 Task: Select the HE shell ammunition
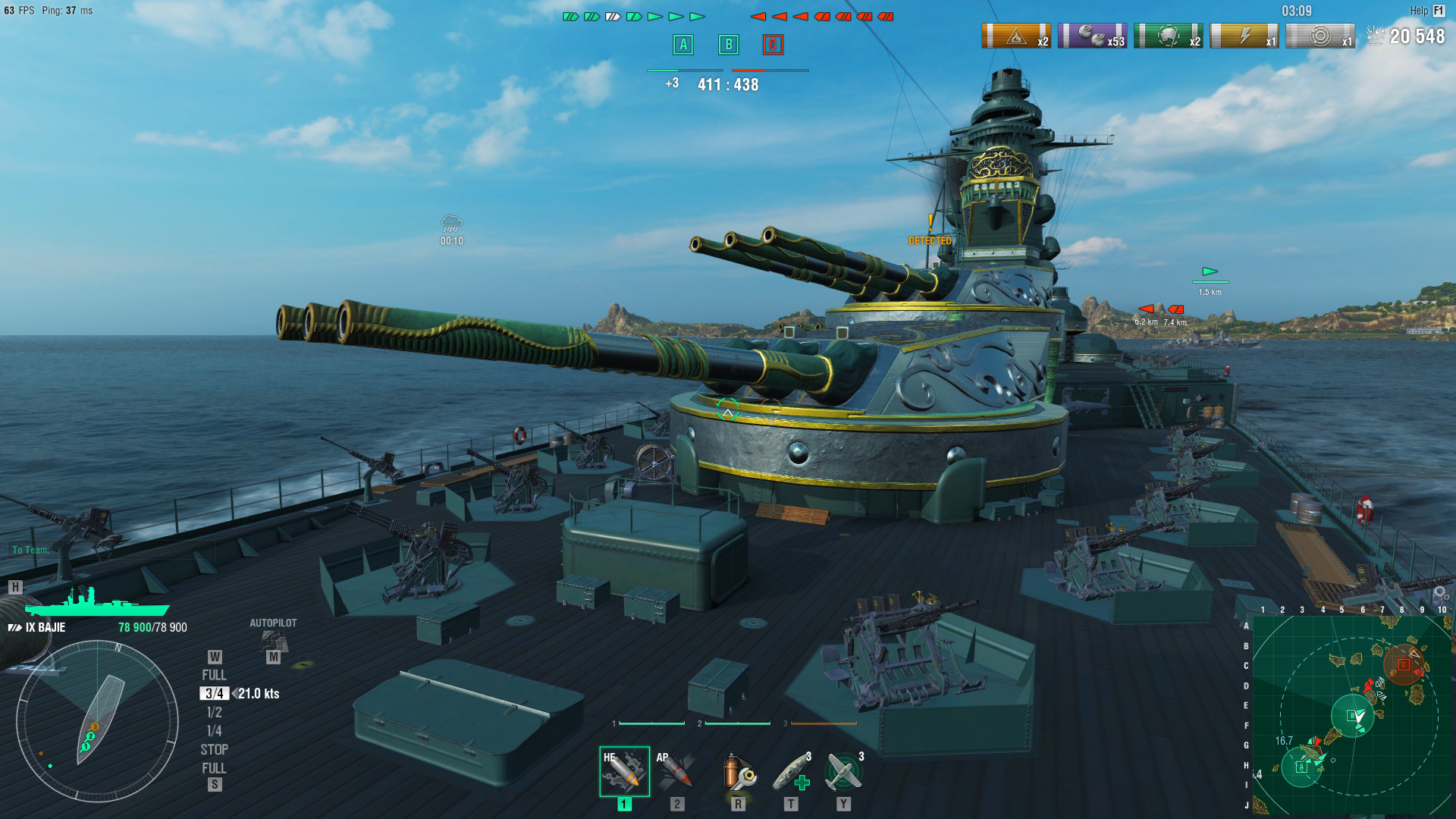[624, 771]
